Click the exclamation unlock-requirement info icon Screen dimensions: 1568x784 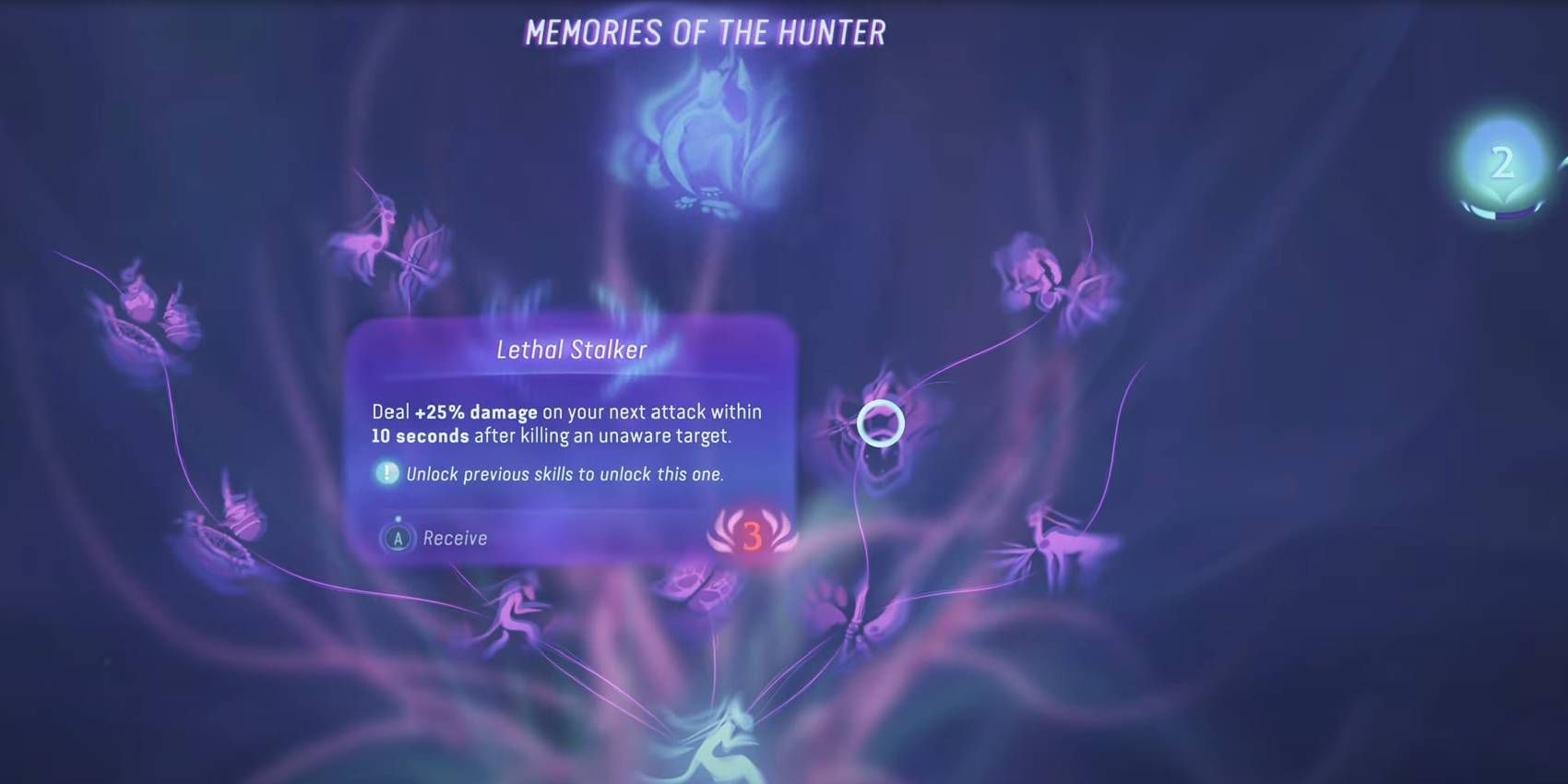pos(386,473)
